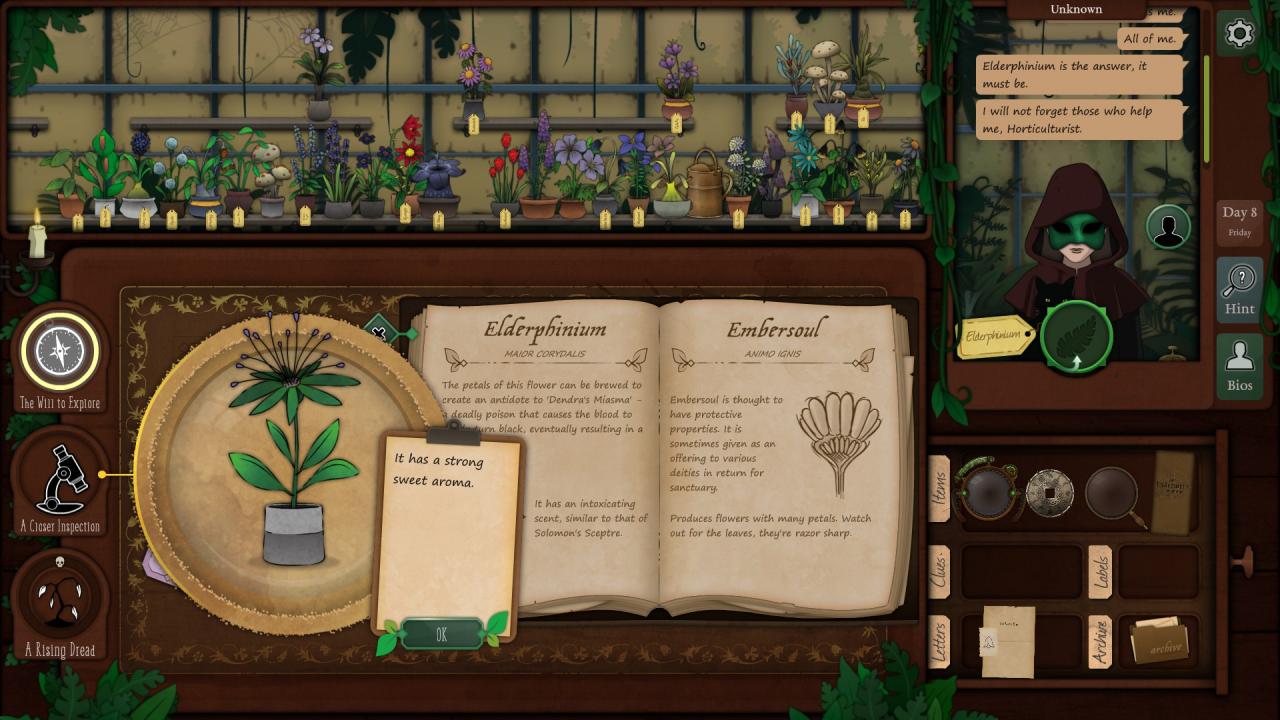Click the Letters drawer tab
This screenshot has height=720, width=1280.
[940, 641]
